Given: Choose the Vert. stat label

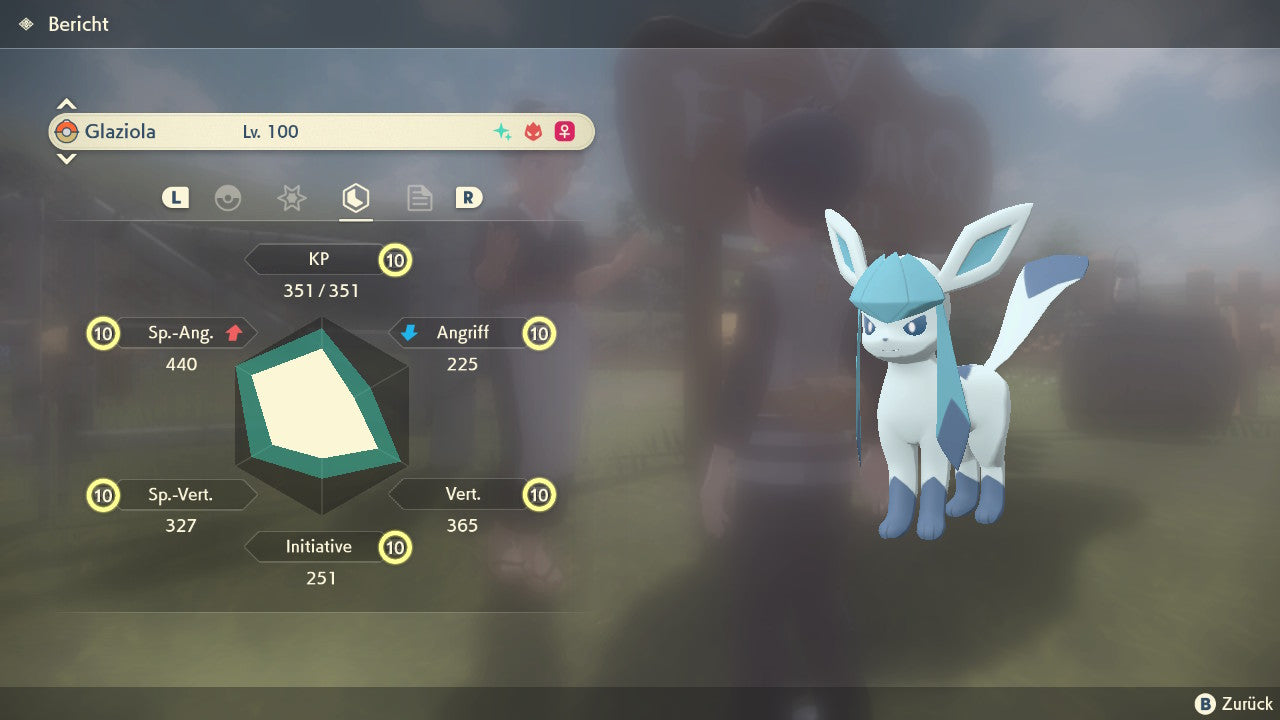Looking at the screenshot, I should [x=463, y=494].
